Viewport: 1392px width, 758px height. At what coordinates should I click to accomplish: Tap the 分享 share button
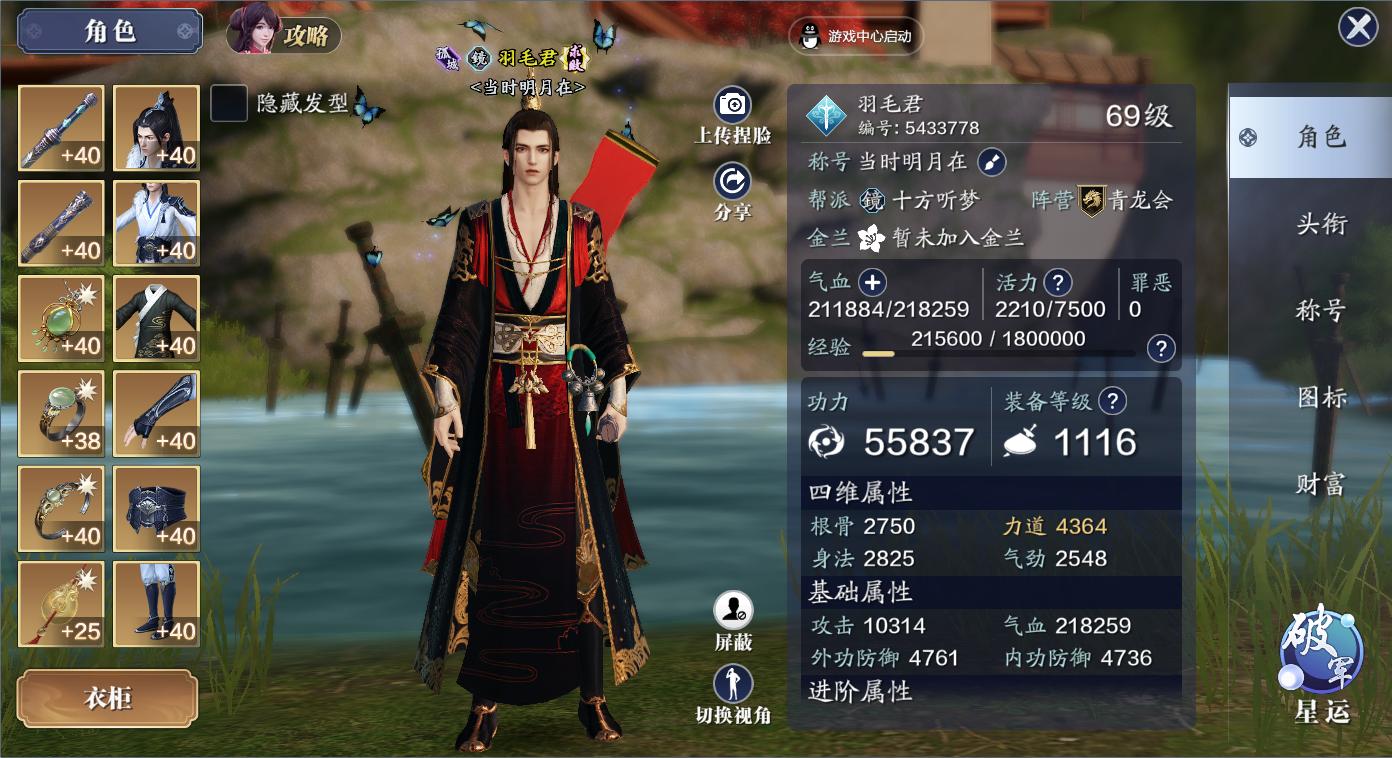click(733, 182)
